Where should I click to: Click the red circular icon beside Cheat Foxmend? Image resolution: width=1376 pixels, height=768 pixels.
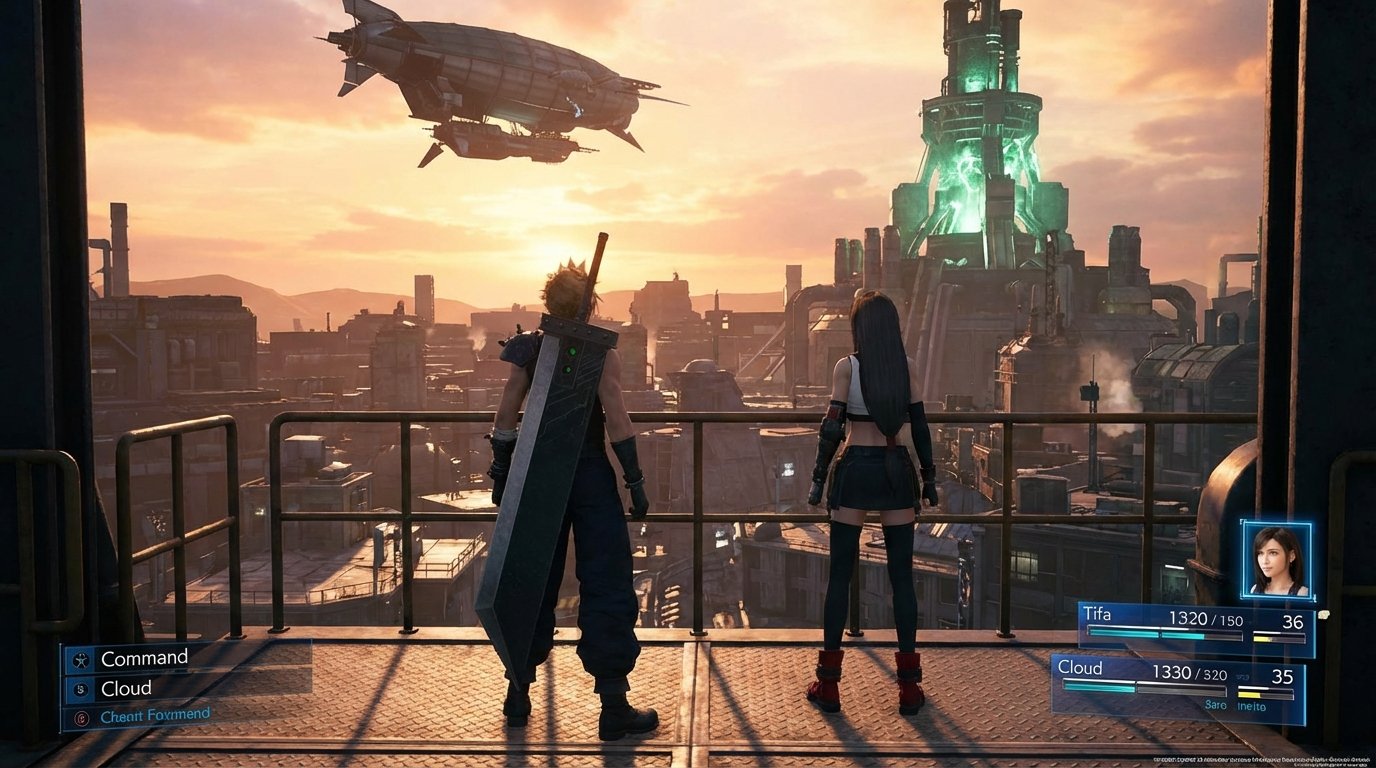[81, 717]
